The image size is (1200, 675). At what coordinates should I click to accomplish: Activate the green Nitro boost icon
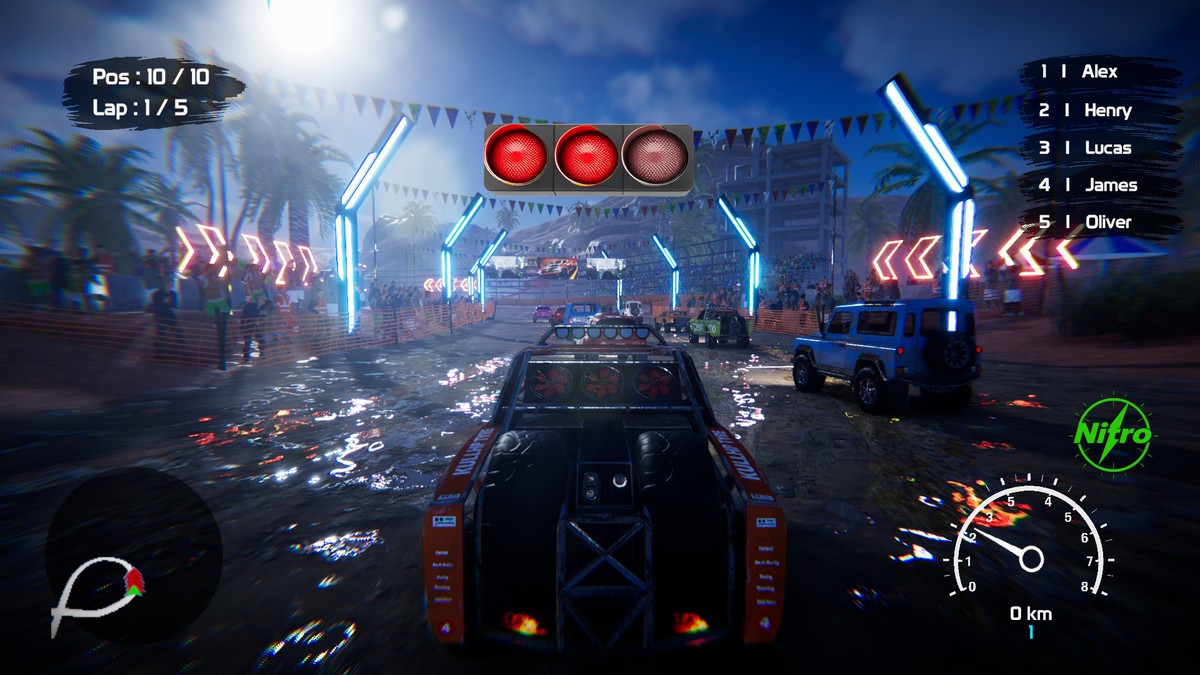[1113, 435]
